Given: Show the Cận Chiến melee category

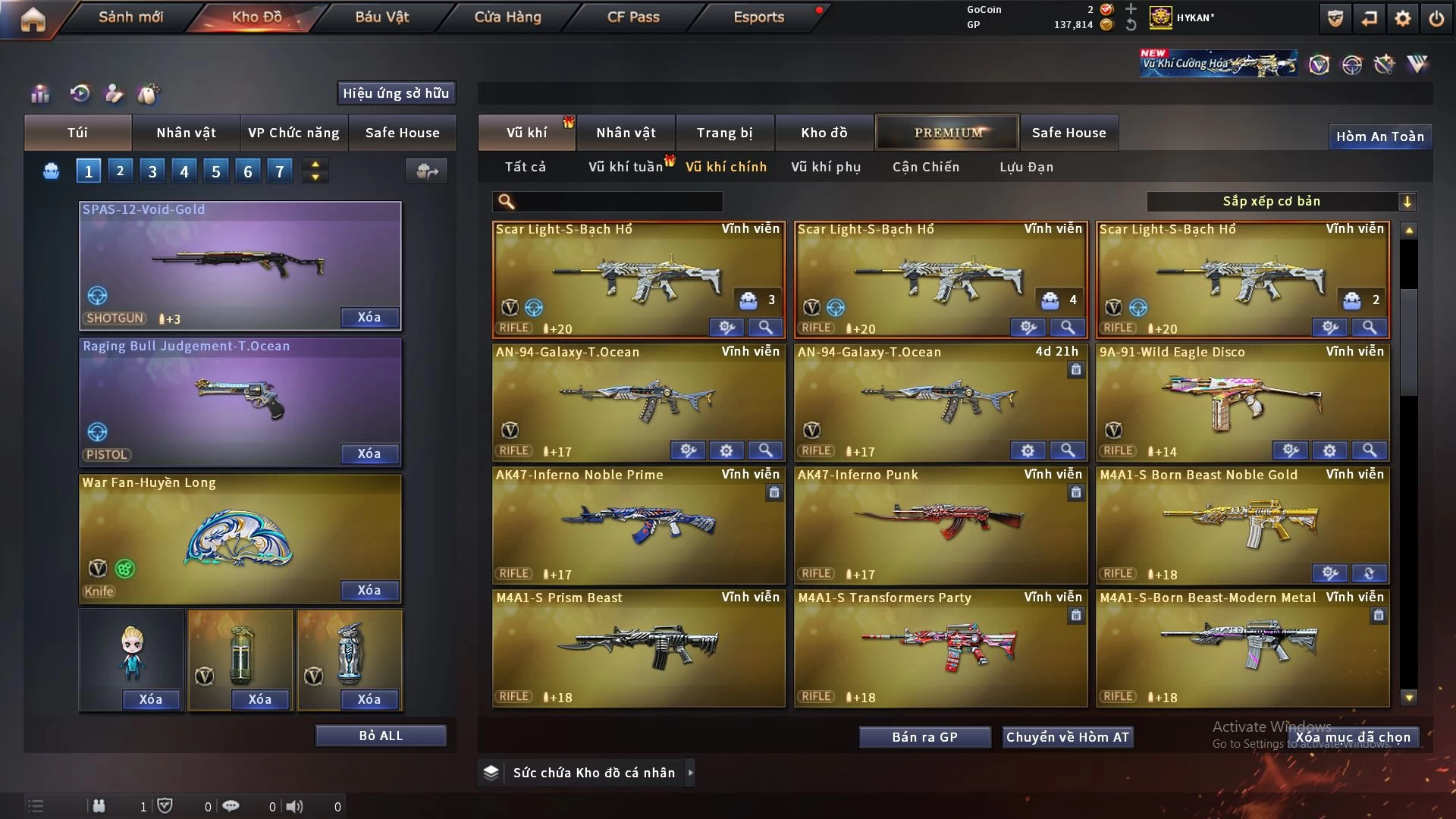Looking at the screenshot, I should (x=926, y=167).
